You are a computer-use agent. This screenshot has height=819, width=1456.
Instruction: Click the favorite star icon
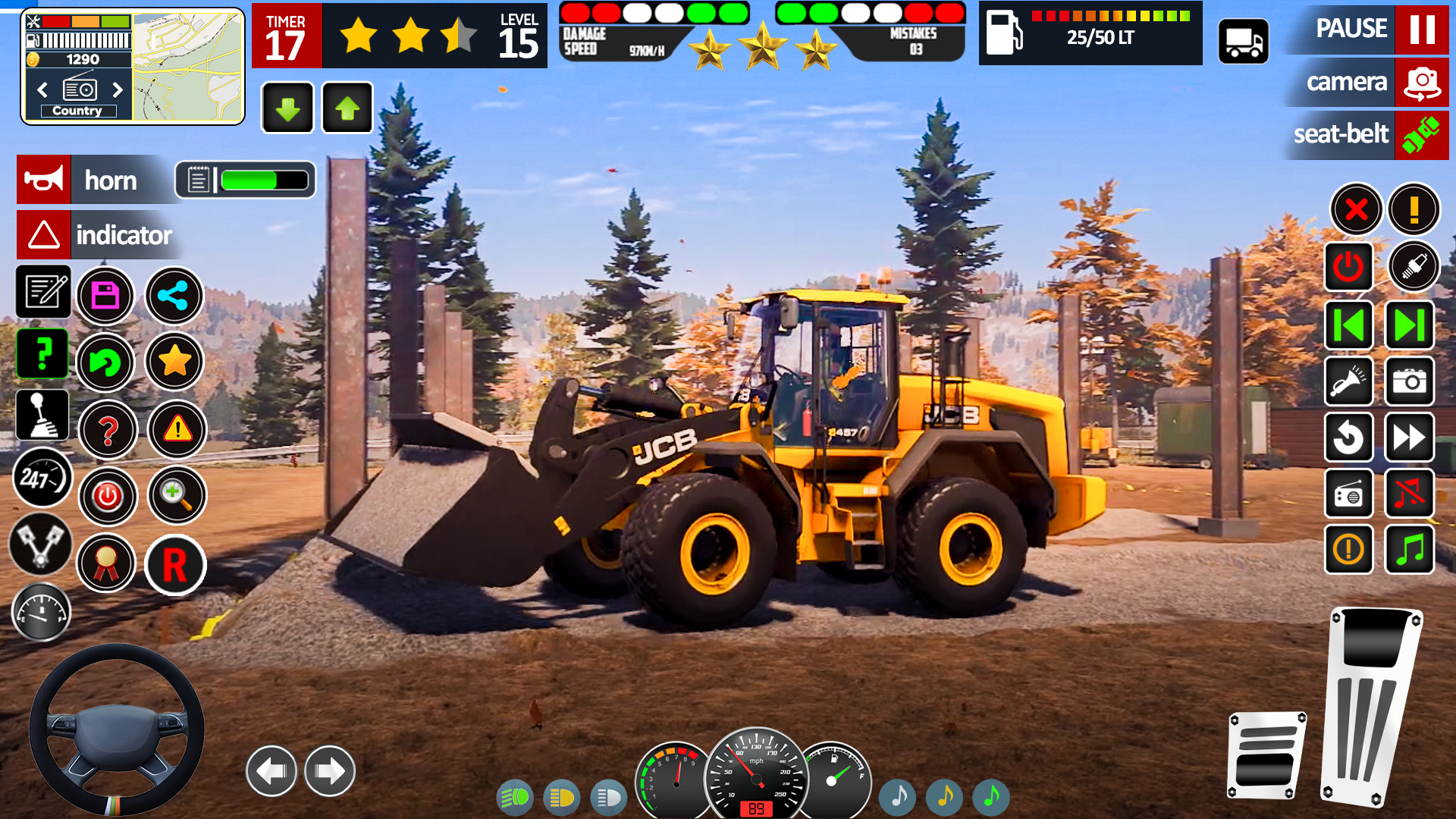point(175,362)
